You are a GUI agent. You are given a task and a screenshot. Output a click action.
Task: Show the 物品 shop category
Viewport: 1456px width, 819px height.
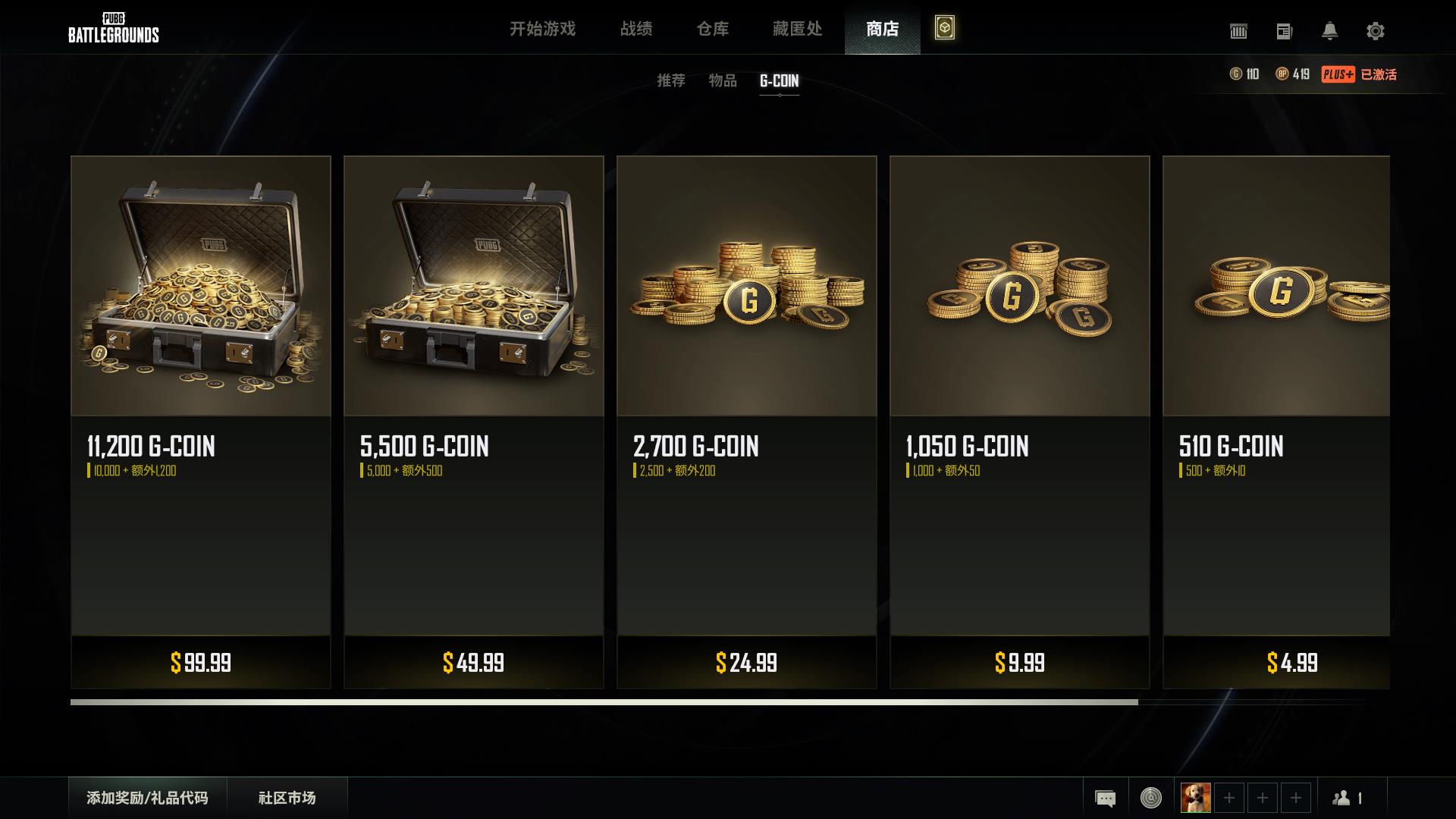(723, 80)
